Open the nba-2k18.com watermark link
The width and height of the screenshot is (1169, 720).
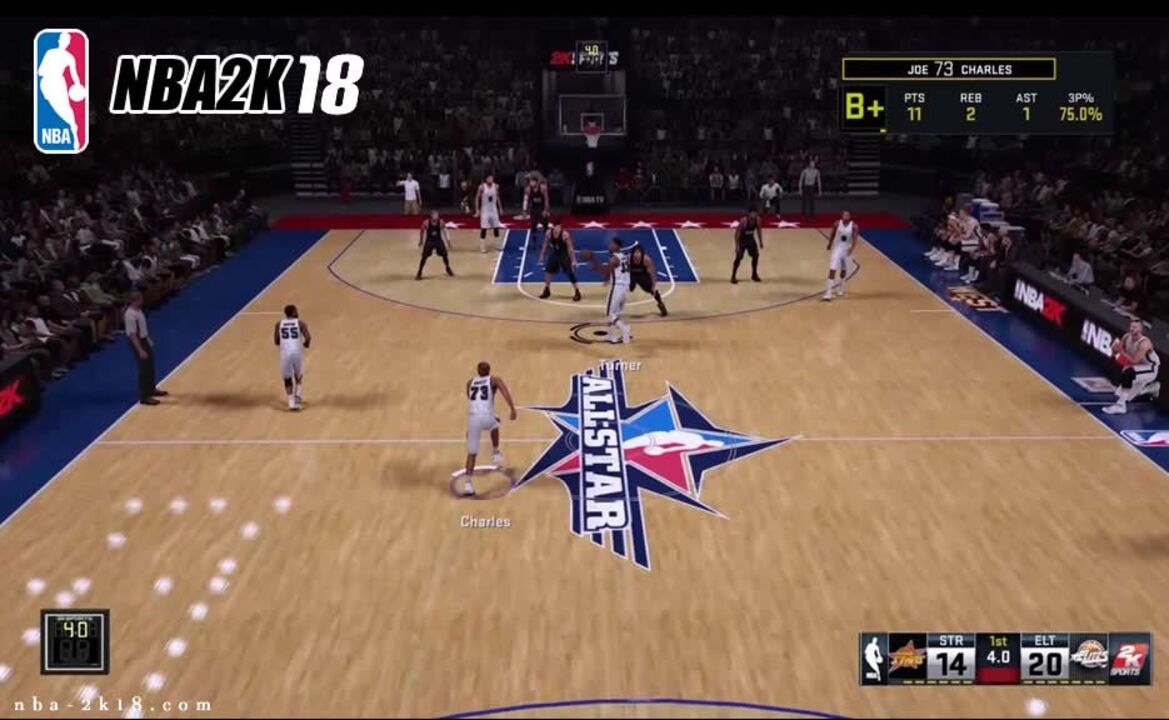point(112,705)
